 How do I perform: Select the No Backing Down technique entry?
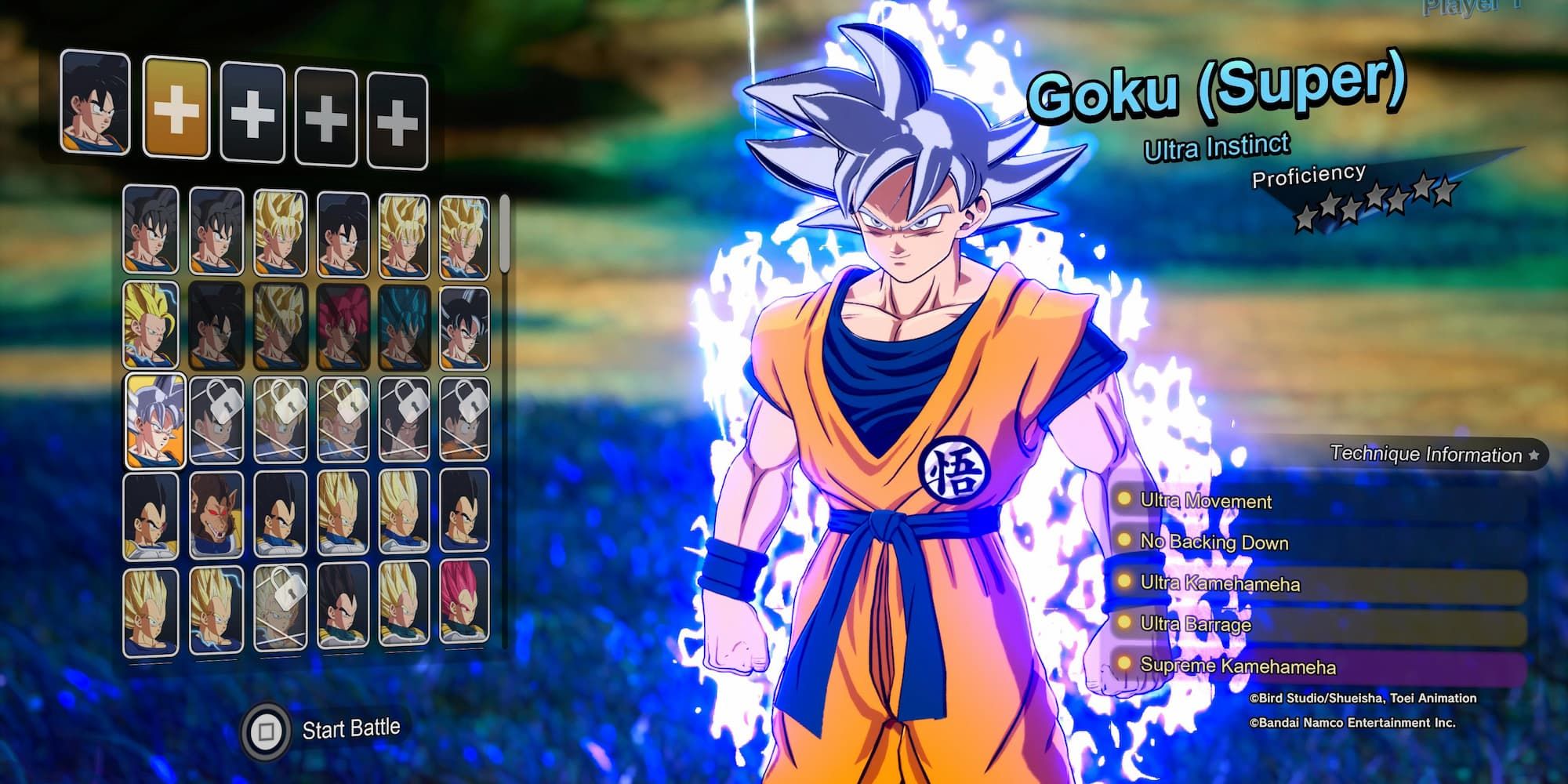coord(1214,542)
